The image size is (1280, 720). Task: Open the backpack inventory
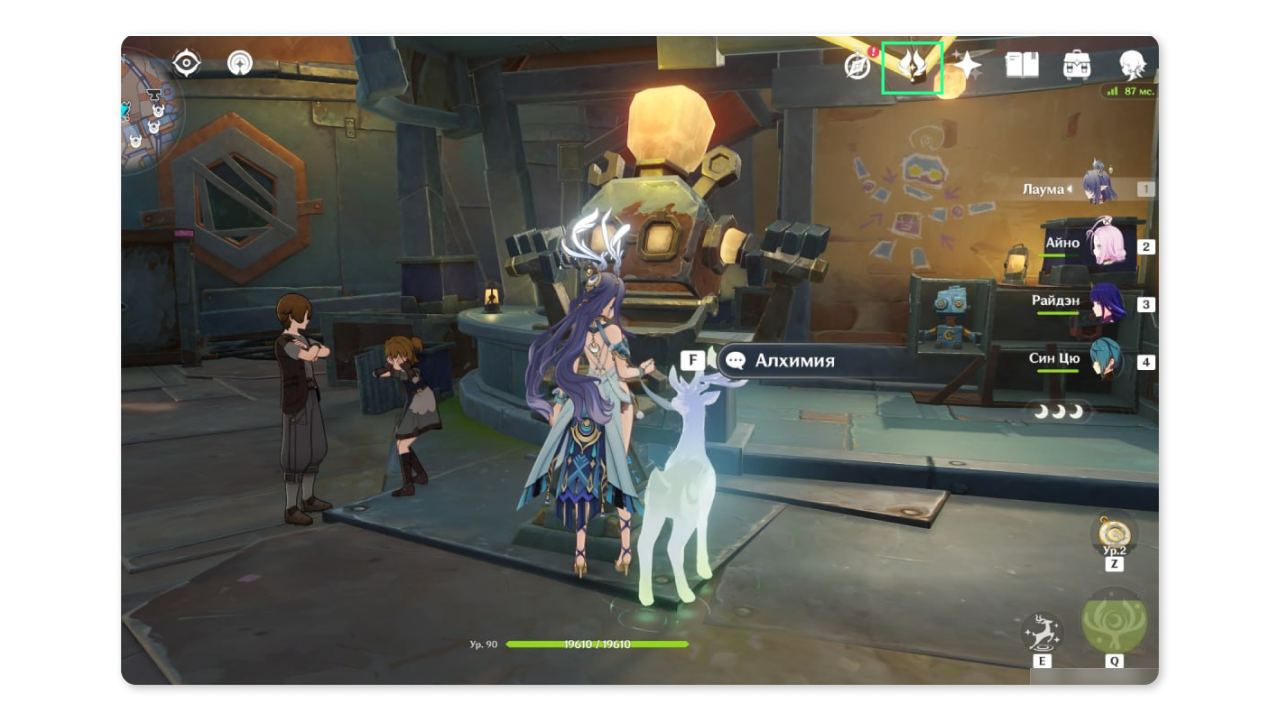click(x=1077, y=66)
